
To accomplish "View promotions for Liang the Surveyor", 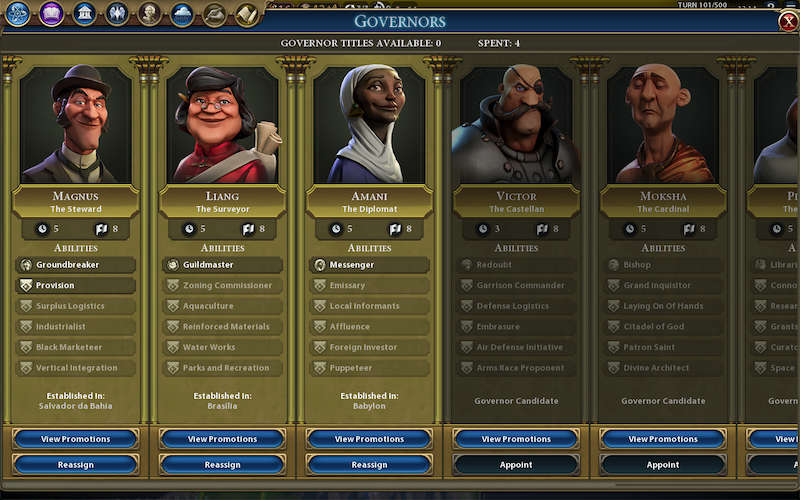I will point(222,439).
